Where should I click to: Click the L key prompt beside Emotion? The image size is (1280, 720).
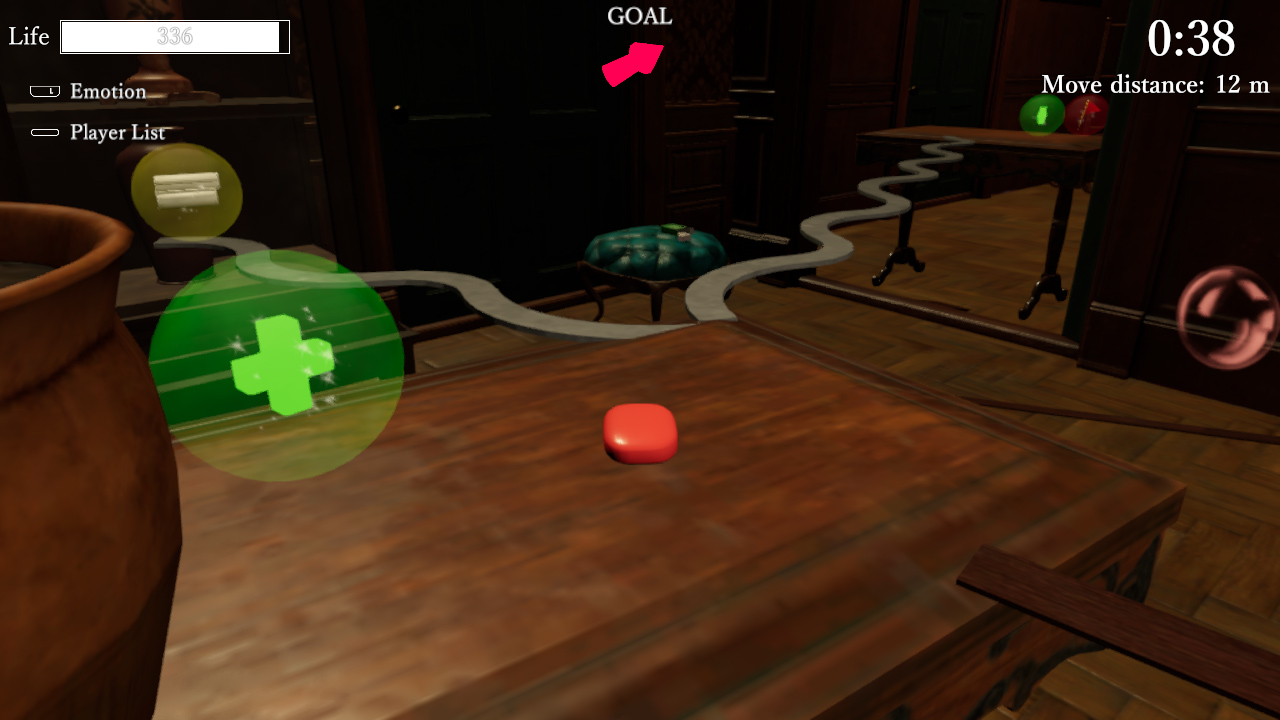44,90
